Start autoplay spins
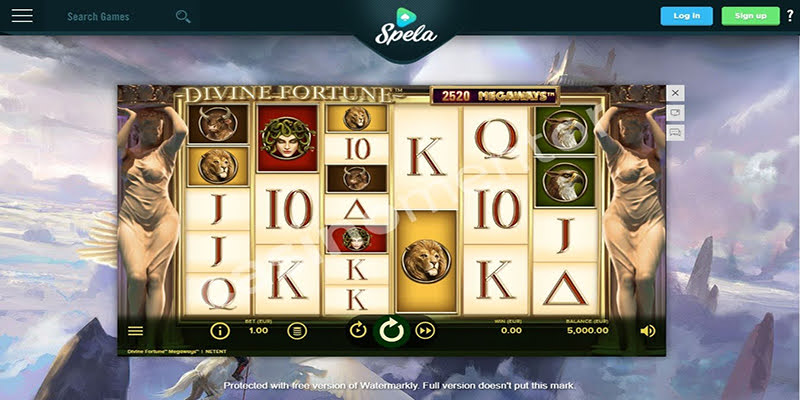800x400 pixels. click(x=358, y=330)
